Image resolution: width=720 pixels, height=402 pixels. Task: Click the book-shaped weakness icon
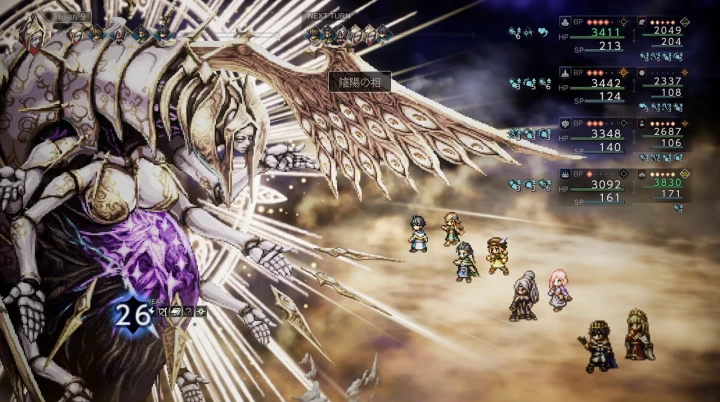(175, 312)
